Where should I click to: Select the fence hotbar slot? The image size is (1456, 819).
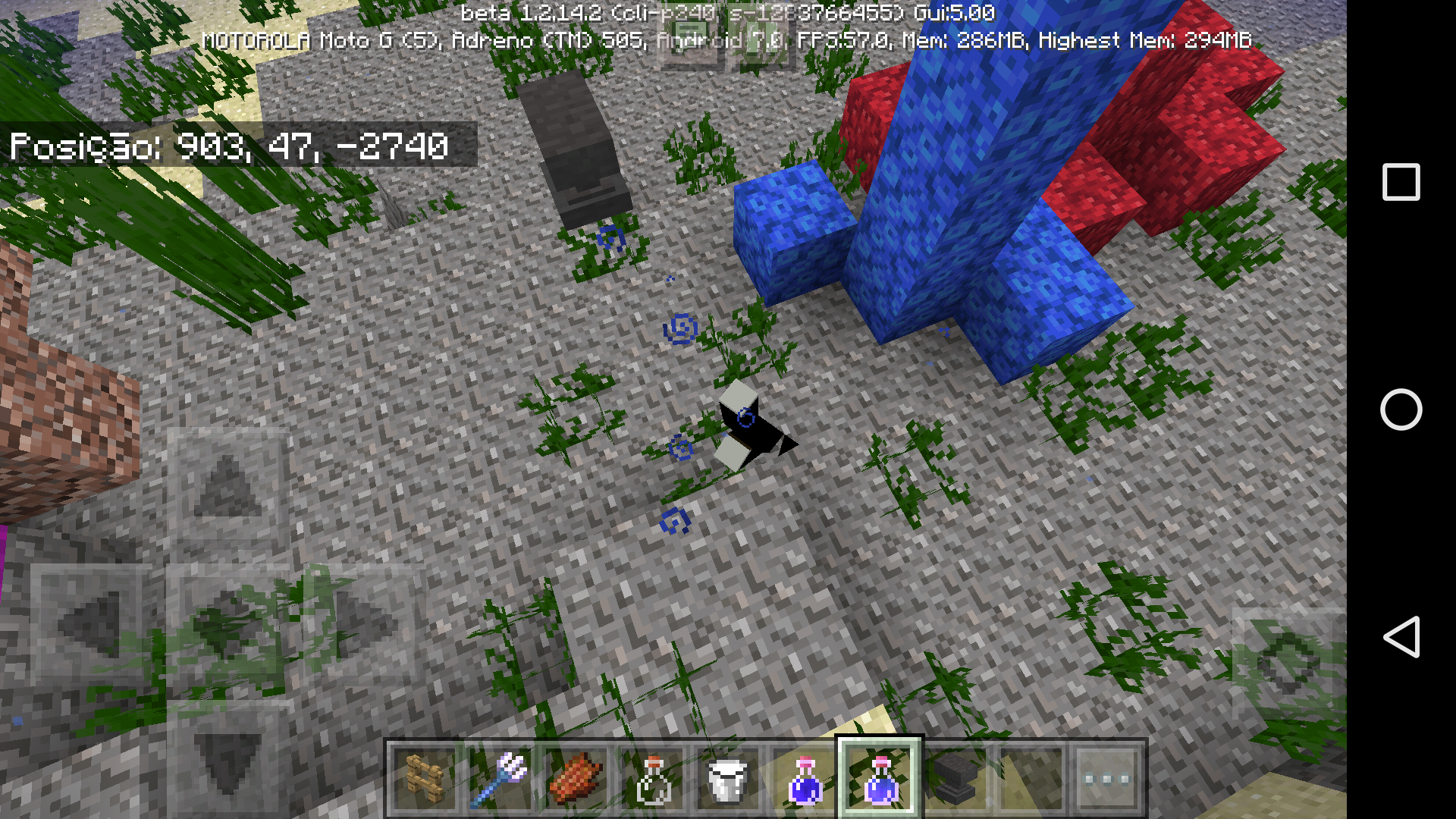click(425, 779)
